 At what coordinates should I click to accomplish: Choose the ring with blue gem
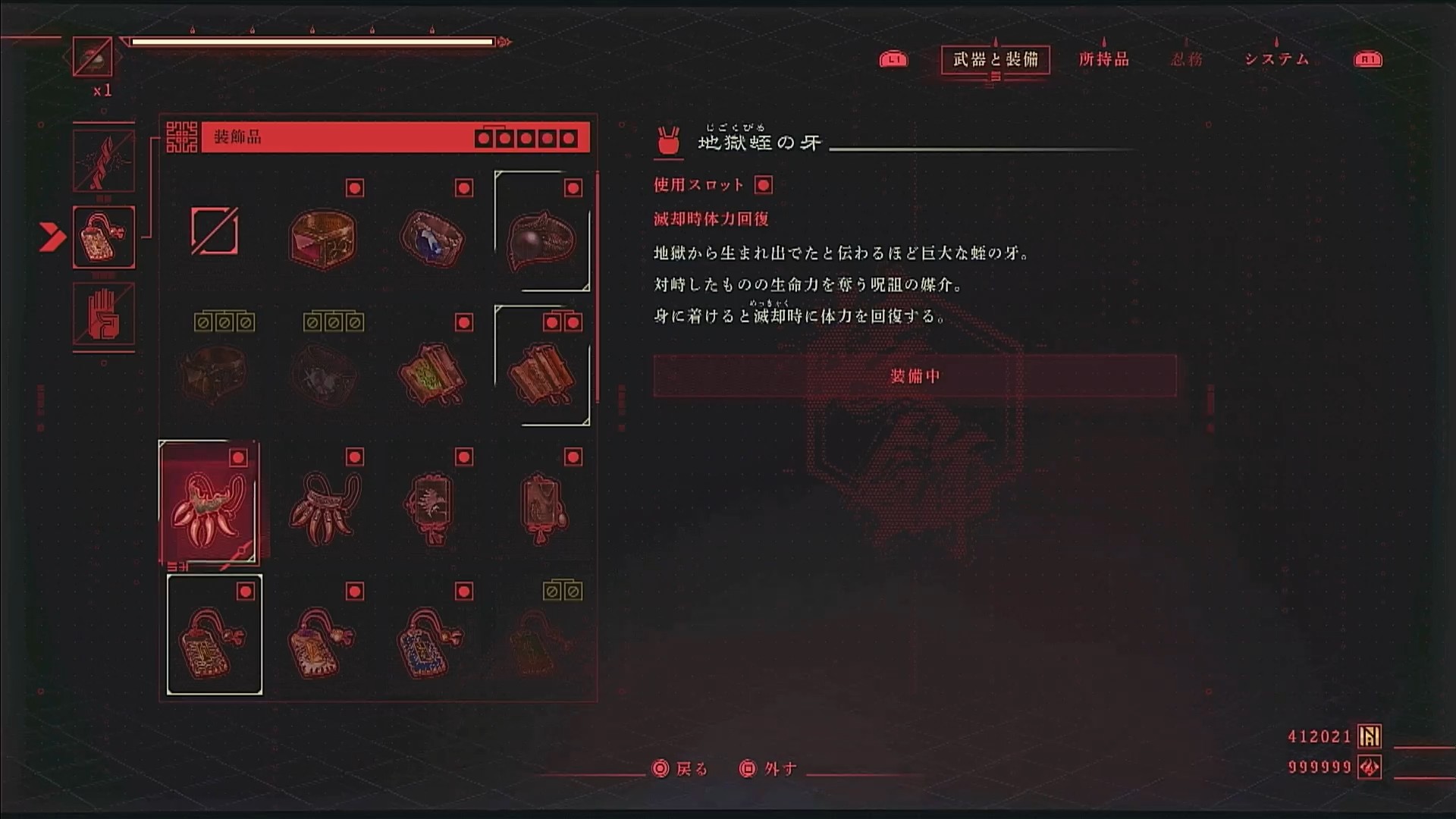click(431, 237)
